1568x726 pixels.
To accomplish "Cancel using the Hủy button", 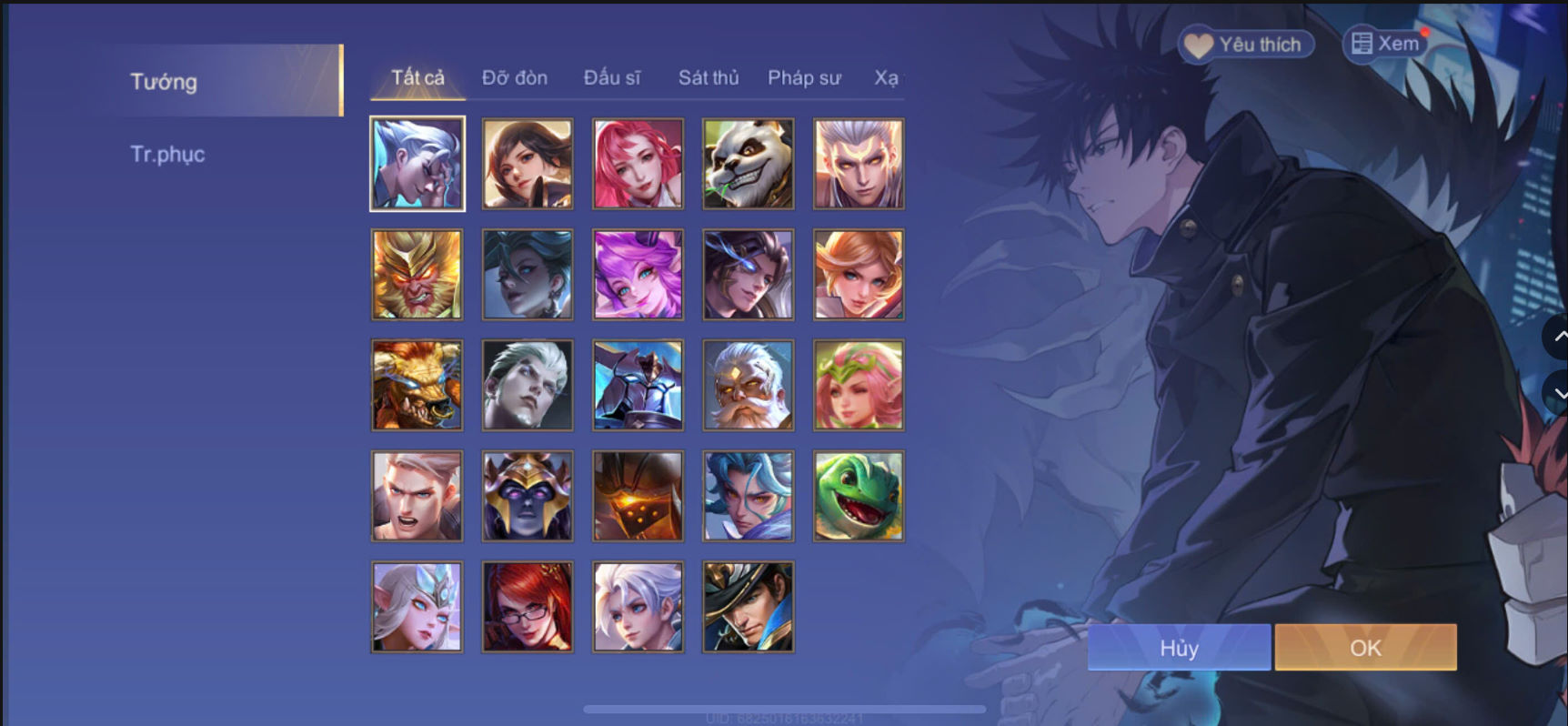I will 1179,647.
